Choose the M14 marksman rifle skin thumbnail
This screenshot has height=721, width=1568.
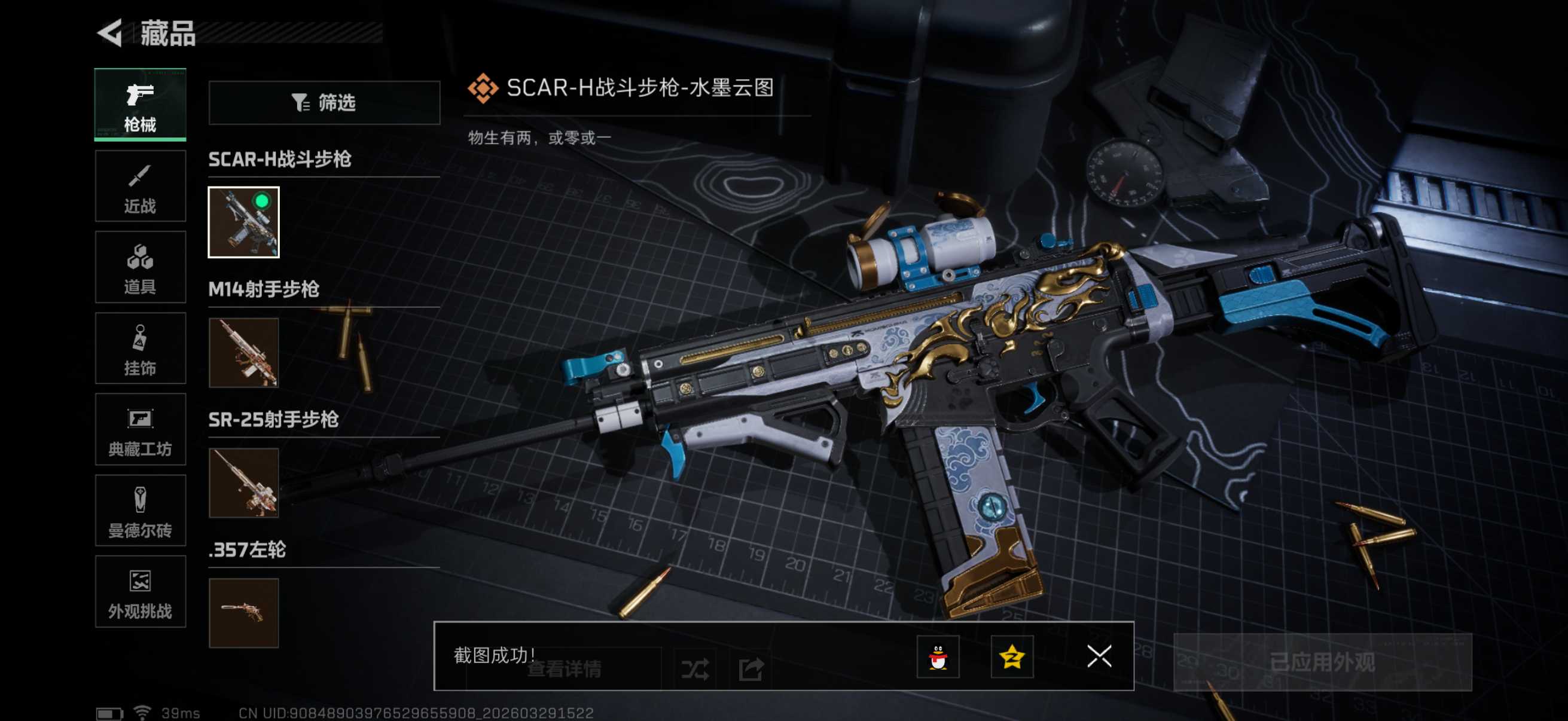tap(243, 352)
